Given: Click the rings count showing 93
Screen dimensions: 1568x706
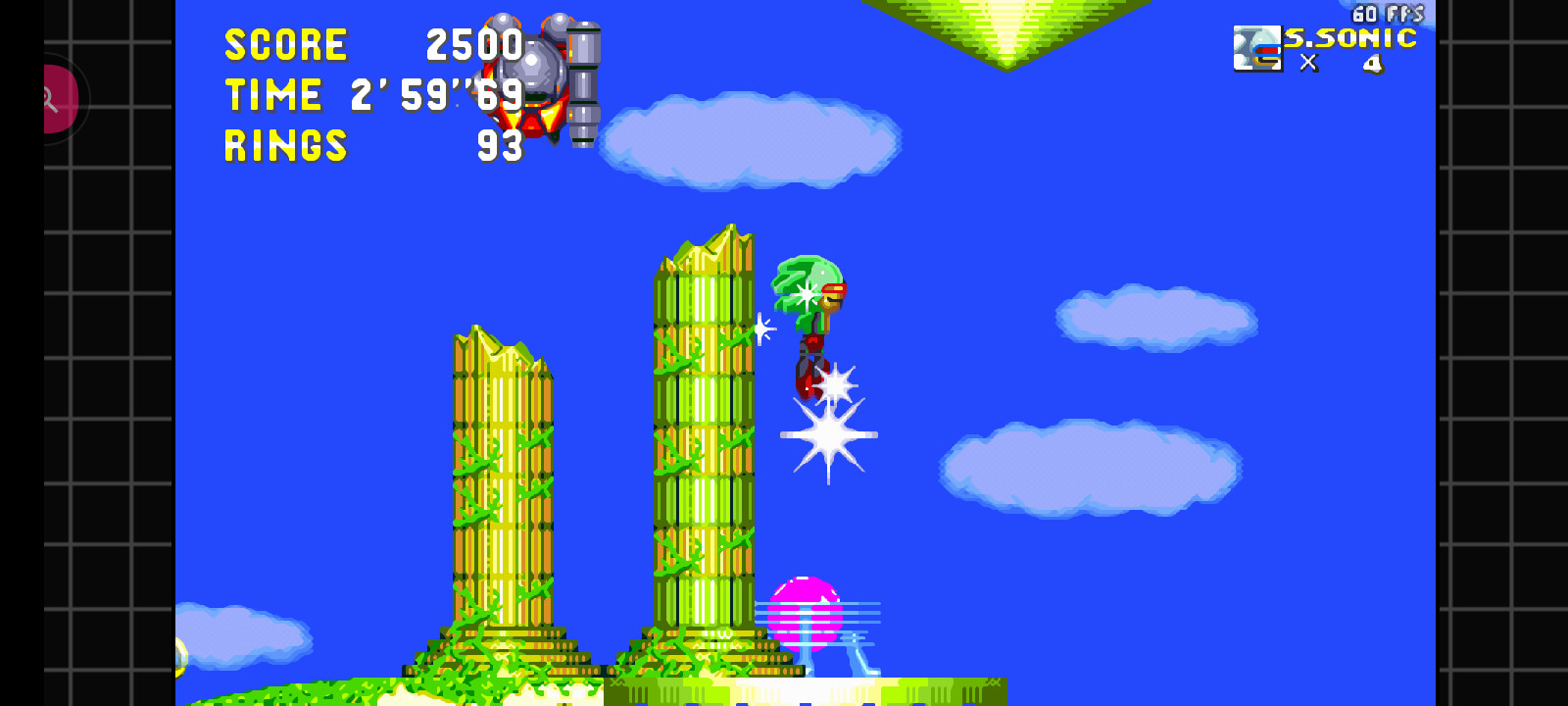Looking at the screenshot, I should point(498,147).
